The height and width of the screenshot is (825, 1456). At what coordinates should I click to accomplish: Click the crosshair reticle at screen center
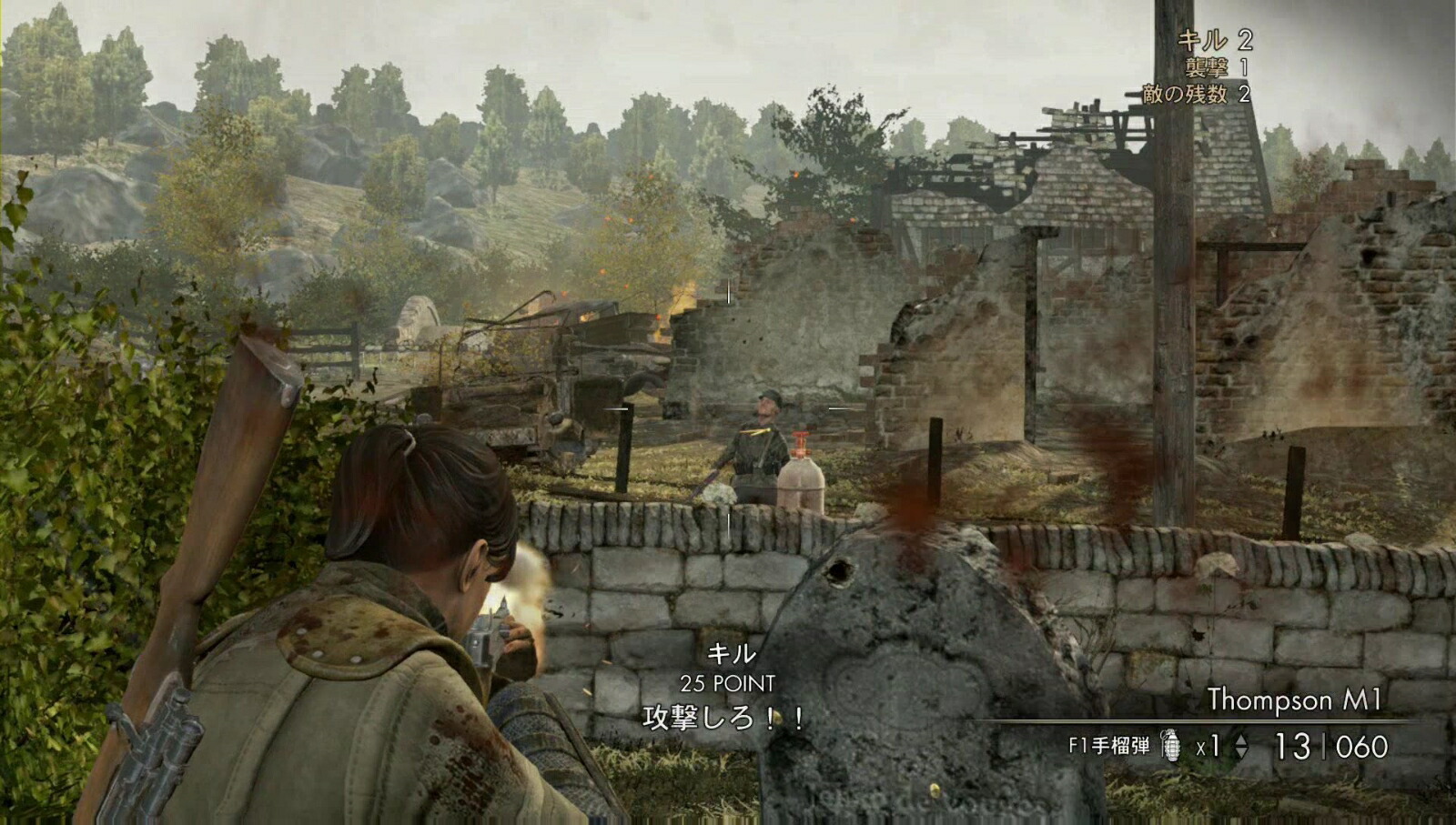tap(728, 409)
